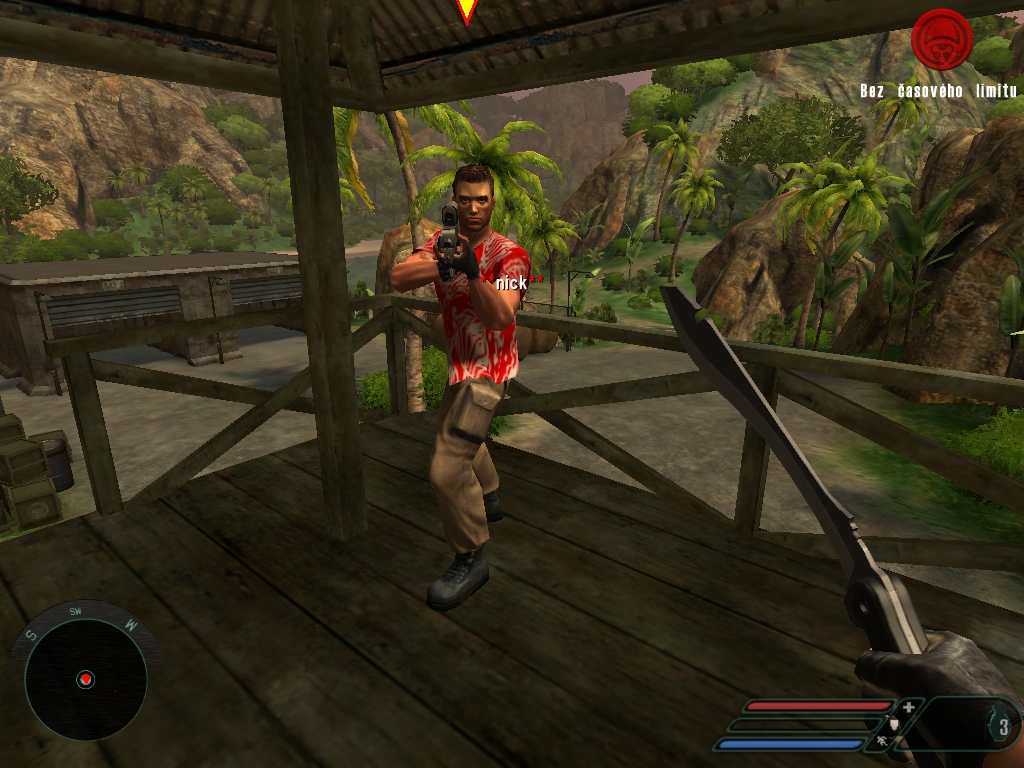Select the grenade icon showing 3
Viewport: 1024px width, 768px height.
click(1002, 727)
